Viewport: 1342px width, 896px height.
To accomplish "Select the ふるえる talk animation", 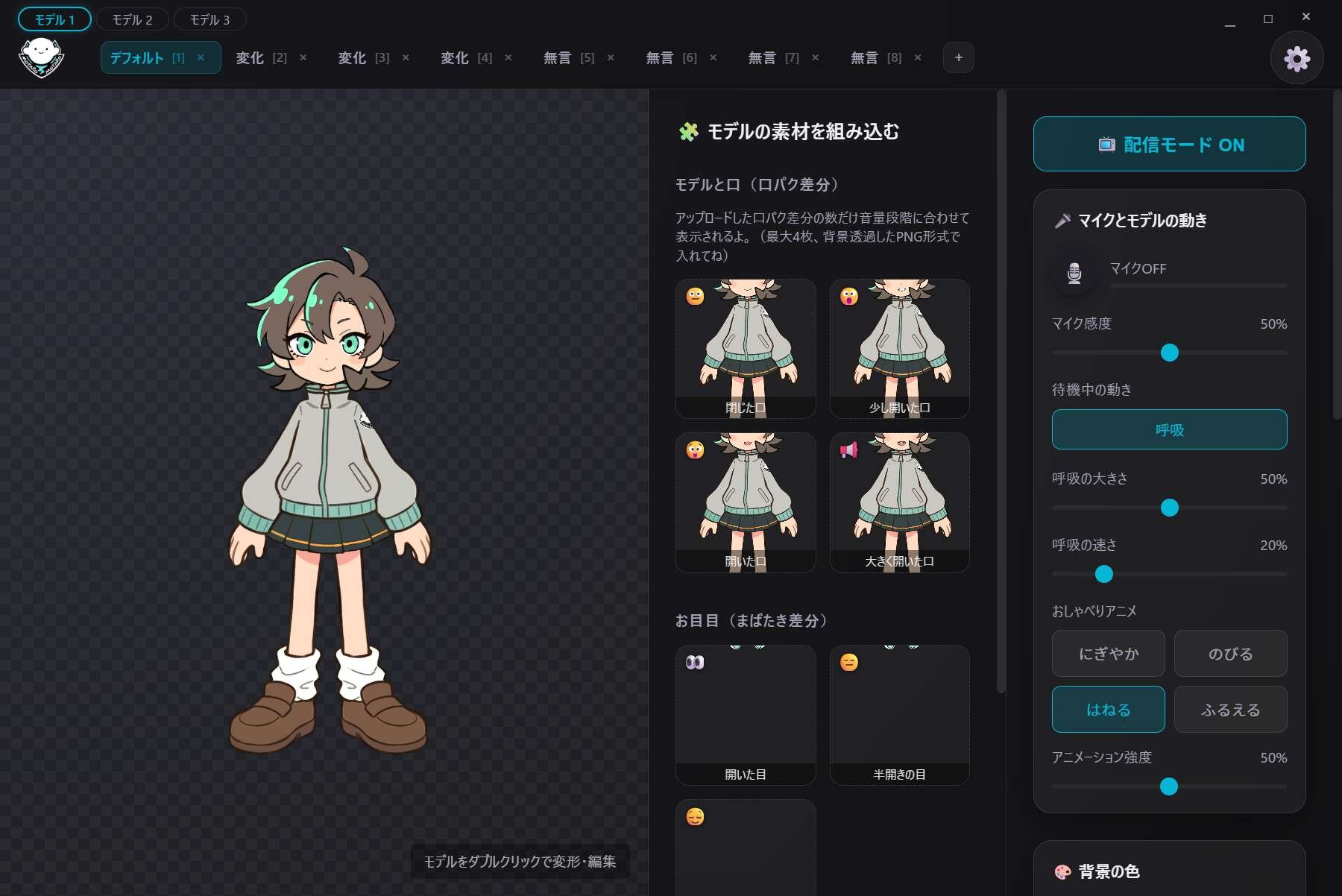I will coord(1230,710).
